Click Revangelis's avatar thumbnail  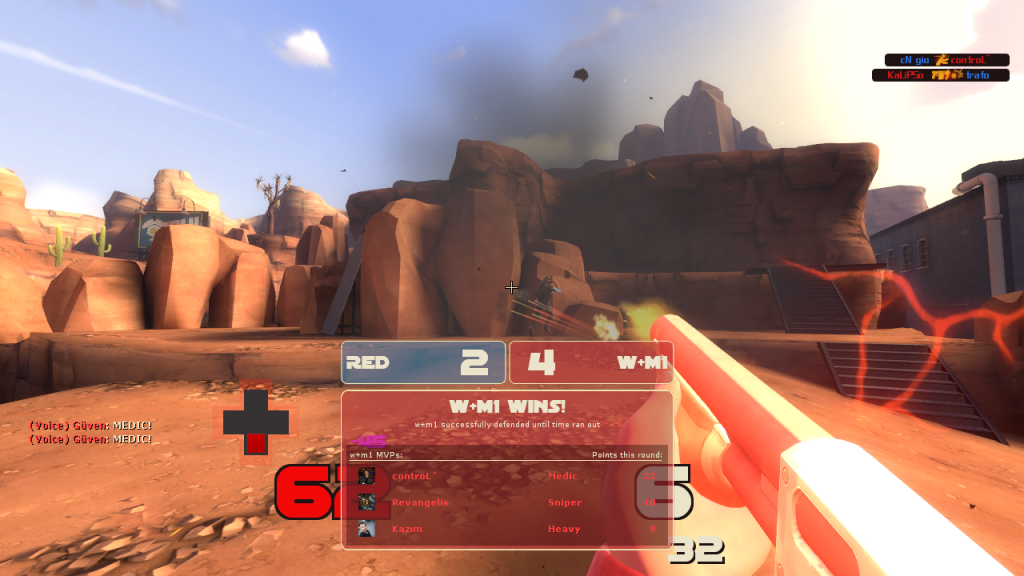pyautogui.click(x=367, y=502)
